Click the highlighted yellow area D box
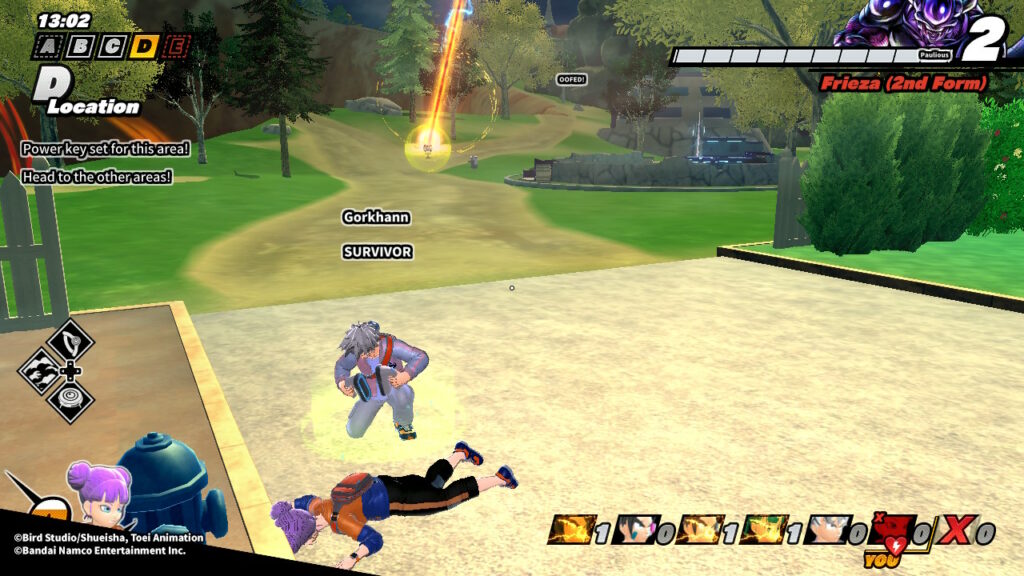 pyautogui.click(x=145, y=46)
